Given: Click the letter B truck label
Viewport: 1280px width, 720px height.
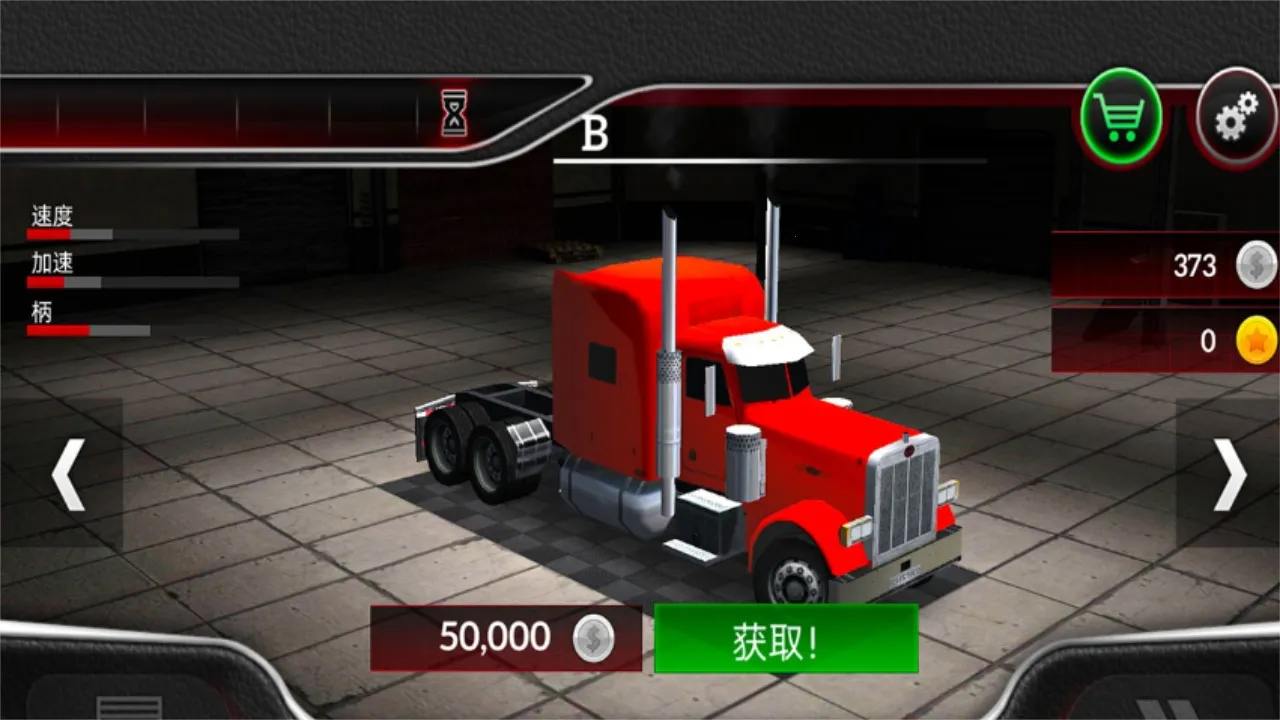Looking at the screenshot, I should pos(597,132).
